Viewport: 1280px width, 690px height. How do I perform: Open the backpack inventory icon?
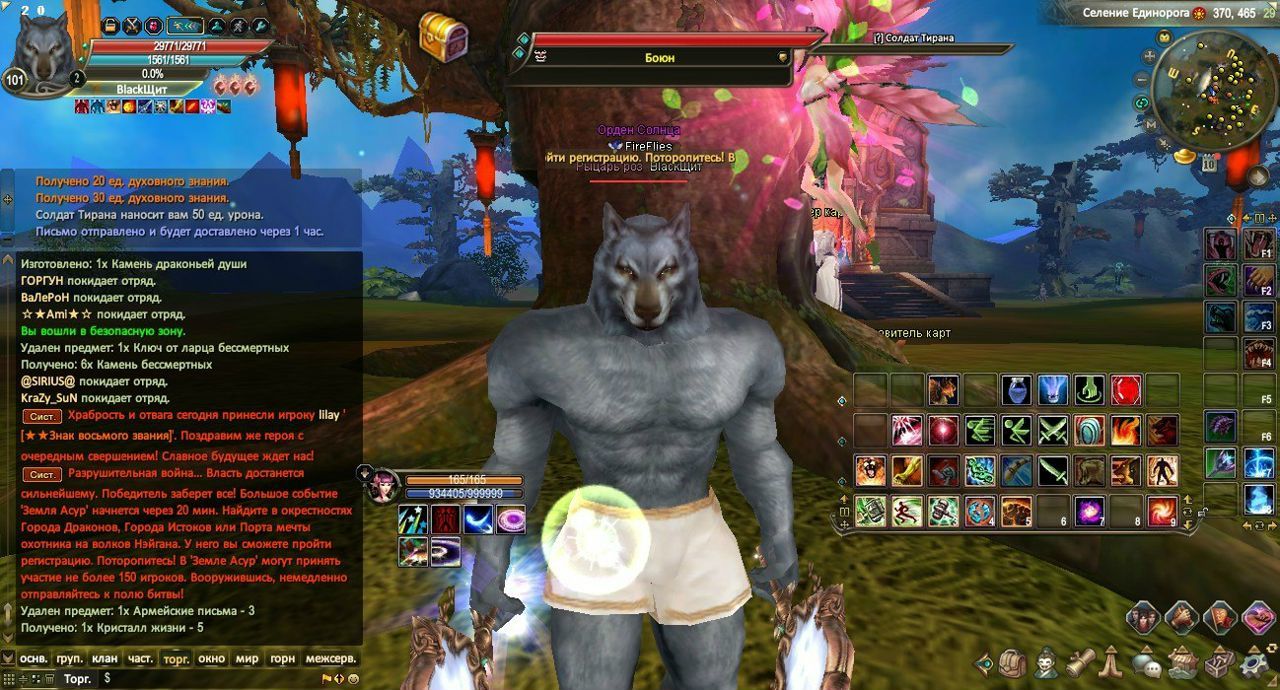click(1013, 662)
